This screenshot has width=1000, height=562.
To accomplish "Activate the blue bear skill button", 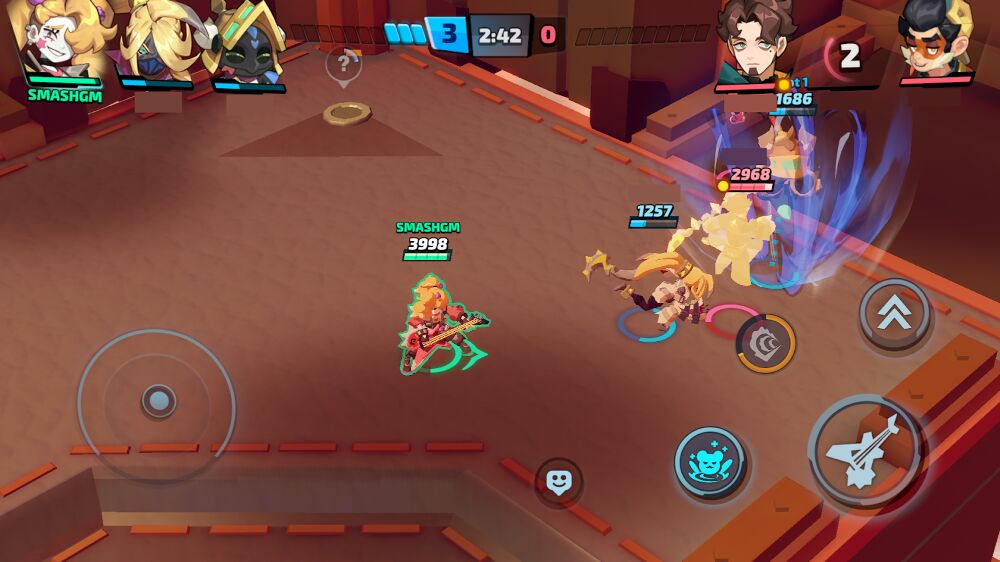I will (710, 463).
